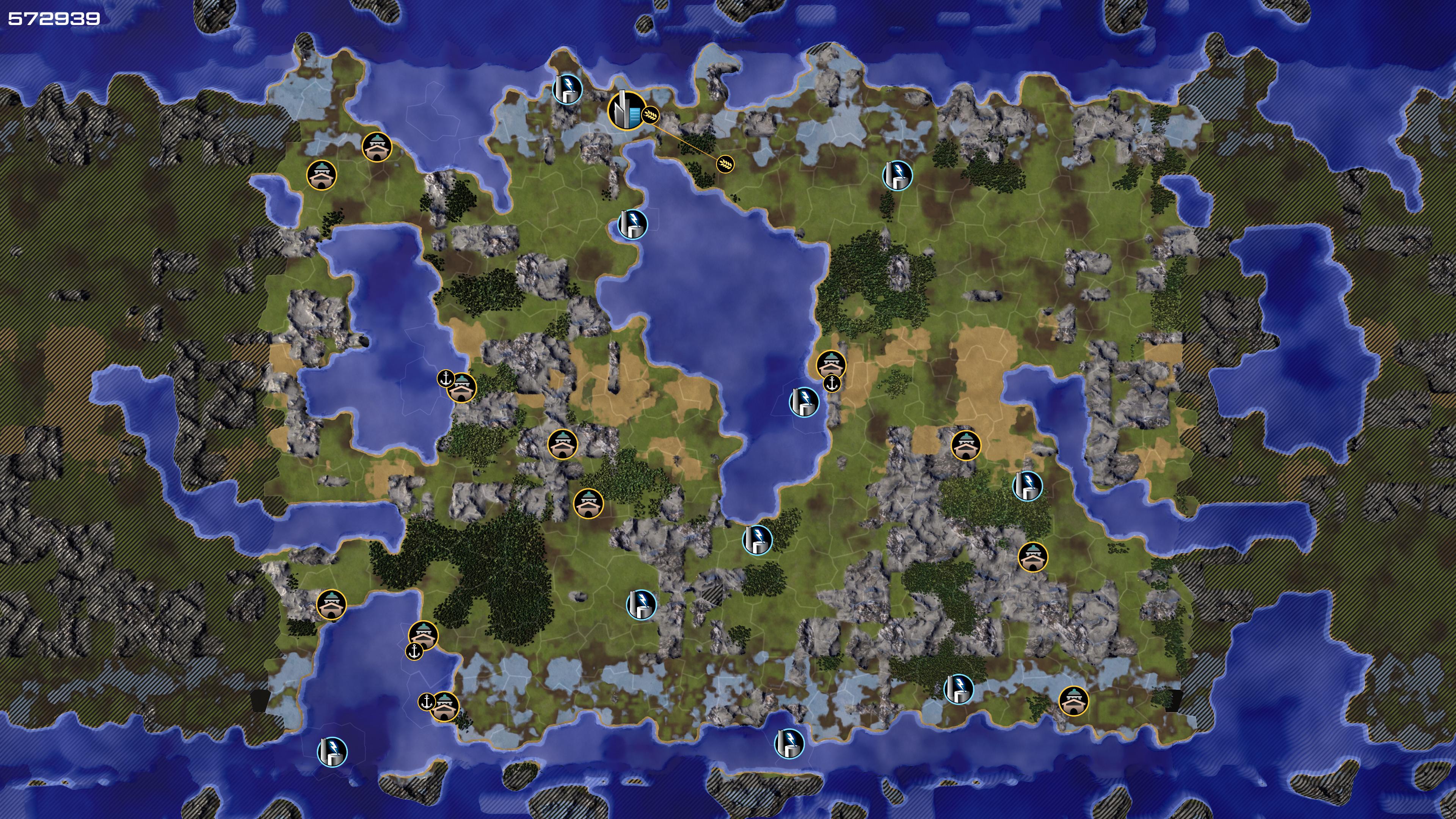Select the wheat marker at the line's far end

(725, 164)
